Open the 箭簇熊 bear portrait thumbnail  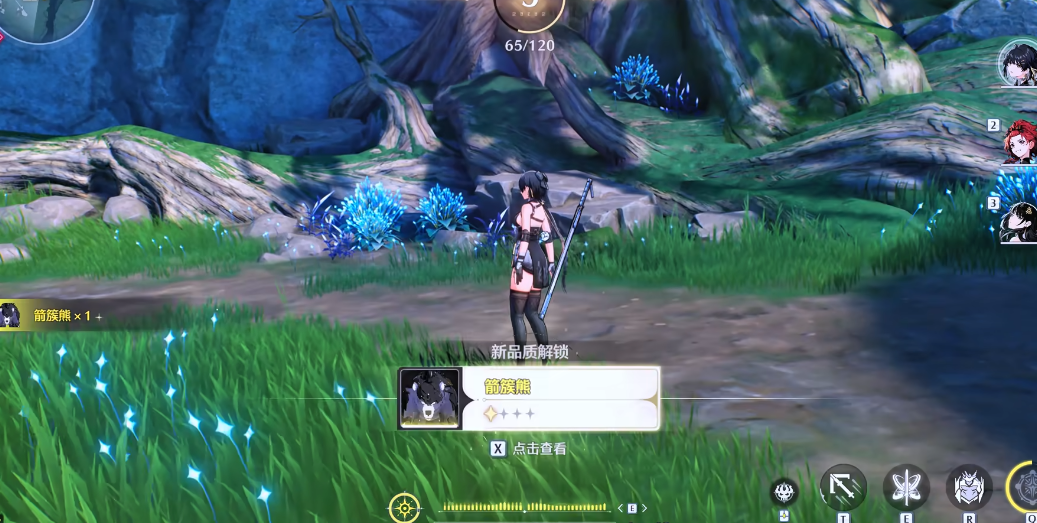pos(430,398)
